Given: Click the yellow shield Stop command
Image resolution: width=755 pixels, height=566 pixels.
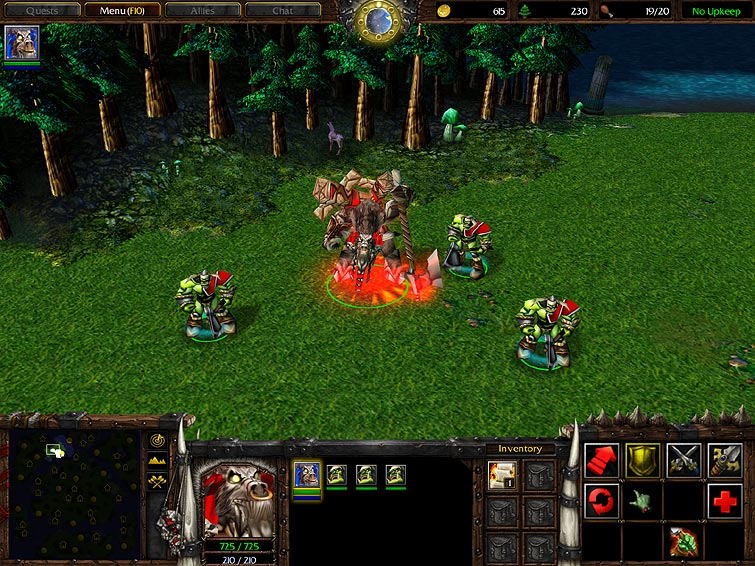Looking at the screenshot, I should 642,460.
